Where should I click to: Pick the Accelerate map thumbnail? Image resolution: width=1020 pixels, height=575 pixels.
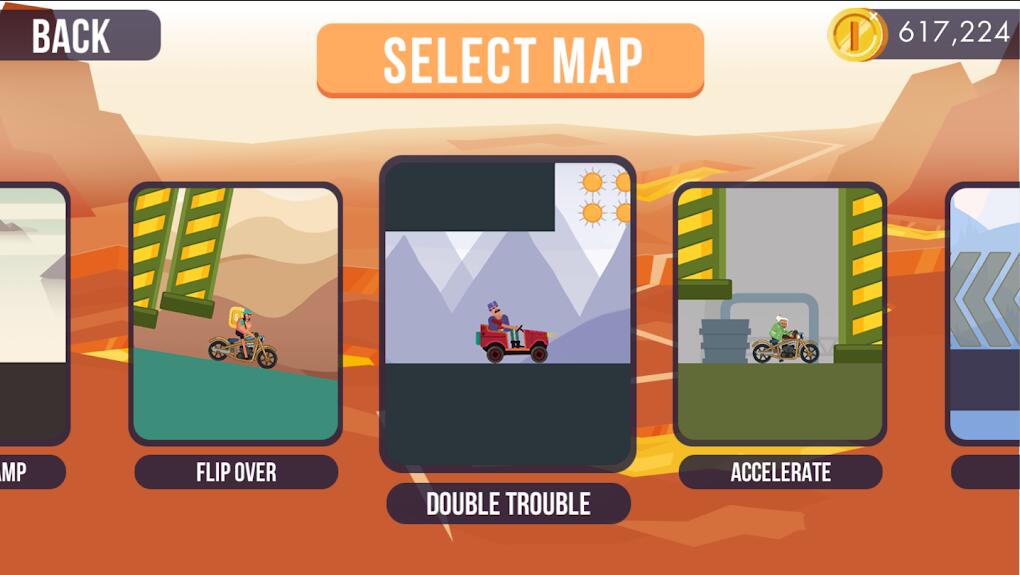click(x=780, y=313)
